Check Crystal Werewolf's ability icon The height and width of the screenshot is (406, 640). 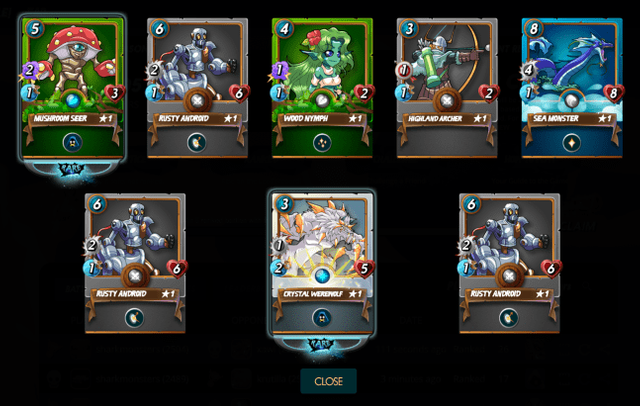pos(322,317)
